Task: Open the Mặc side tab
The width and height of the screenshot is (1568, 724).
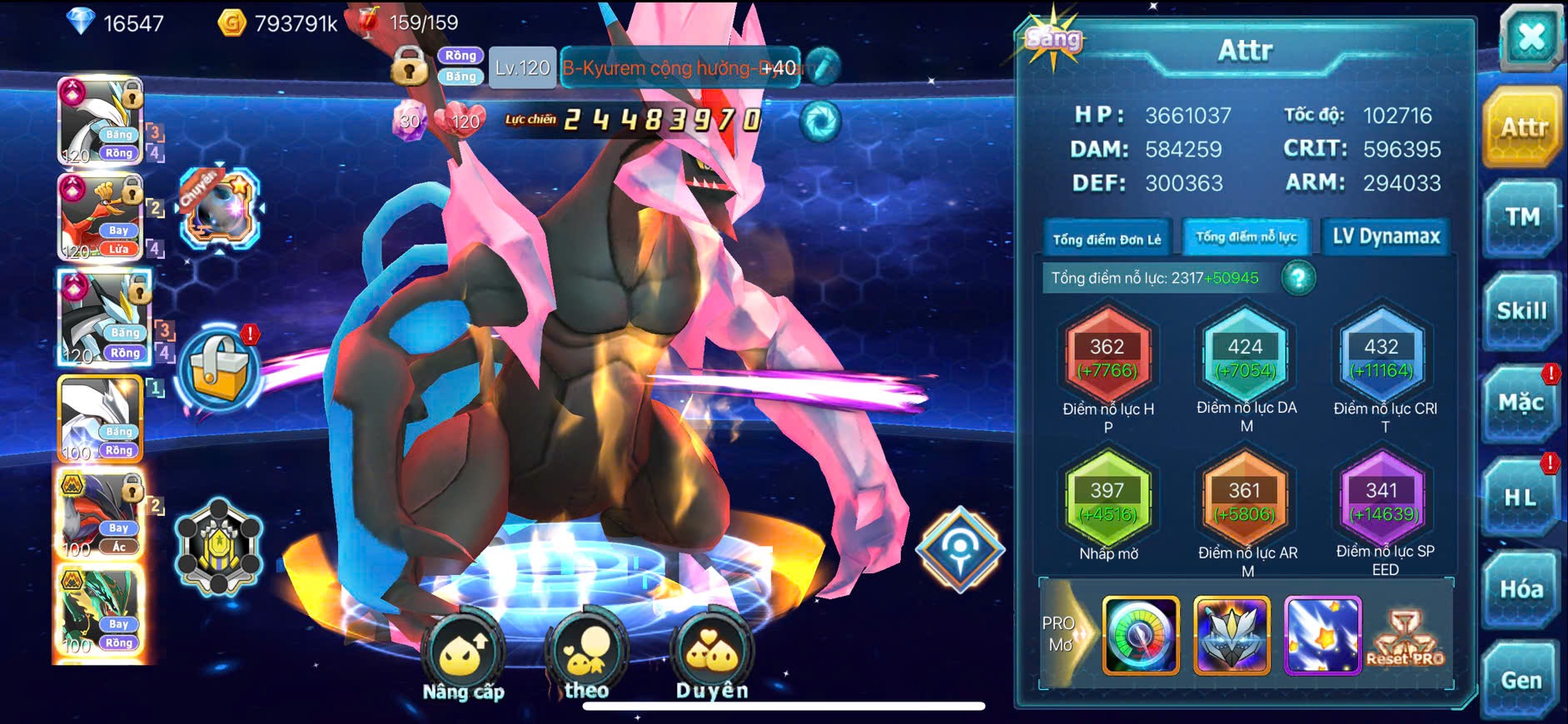Action: (x=1521, y=404)
